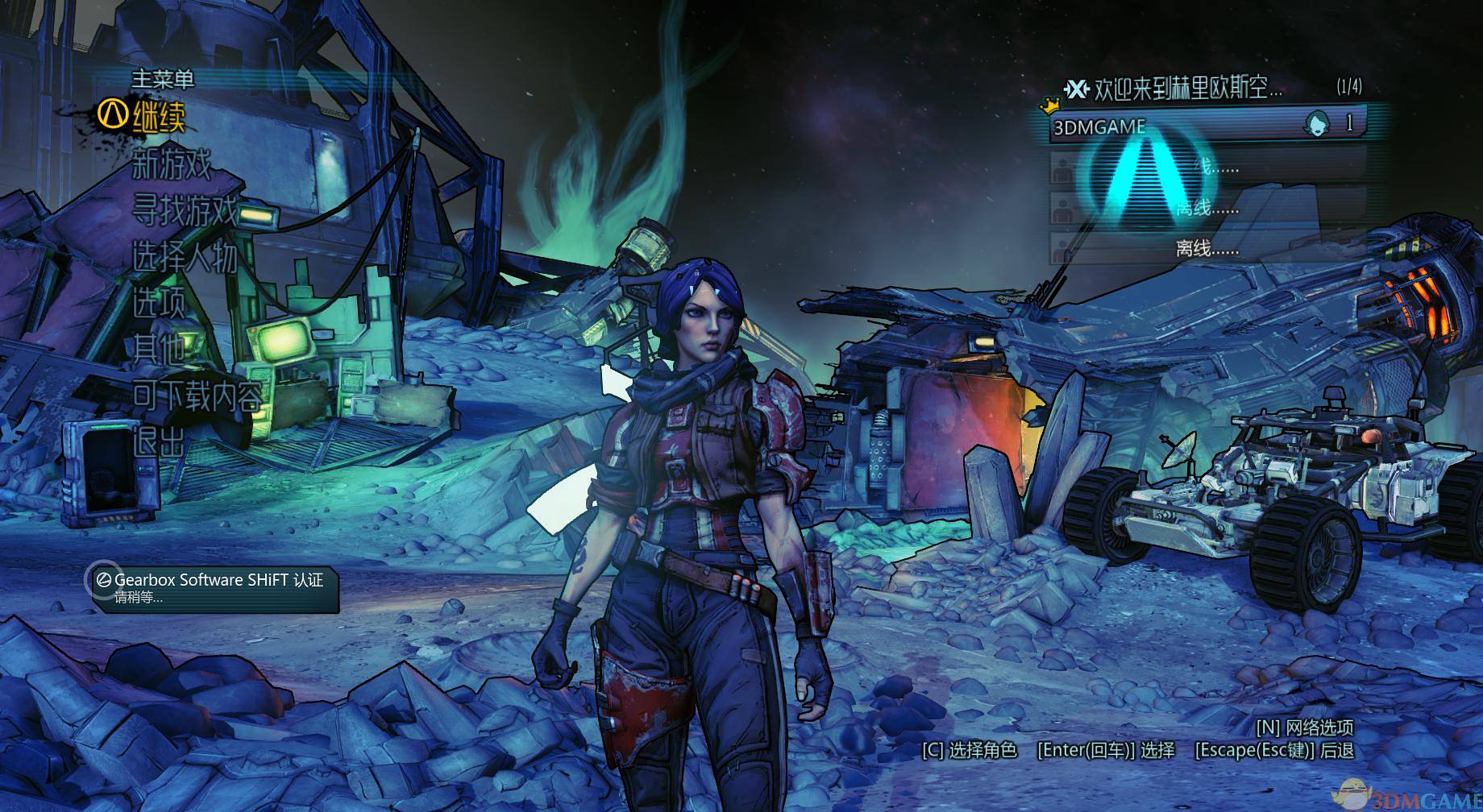Image resolution: width=1483 pixels, height=812 pixels.
Task: Open 可下载内容 downloadable content
Action: (x=197, y=396)
